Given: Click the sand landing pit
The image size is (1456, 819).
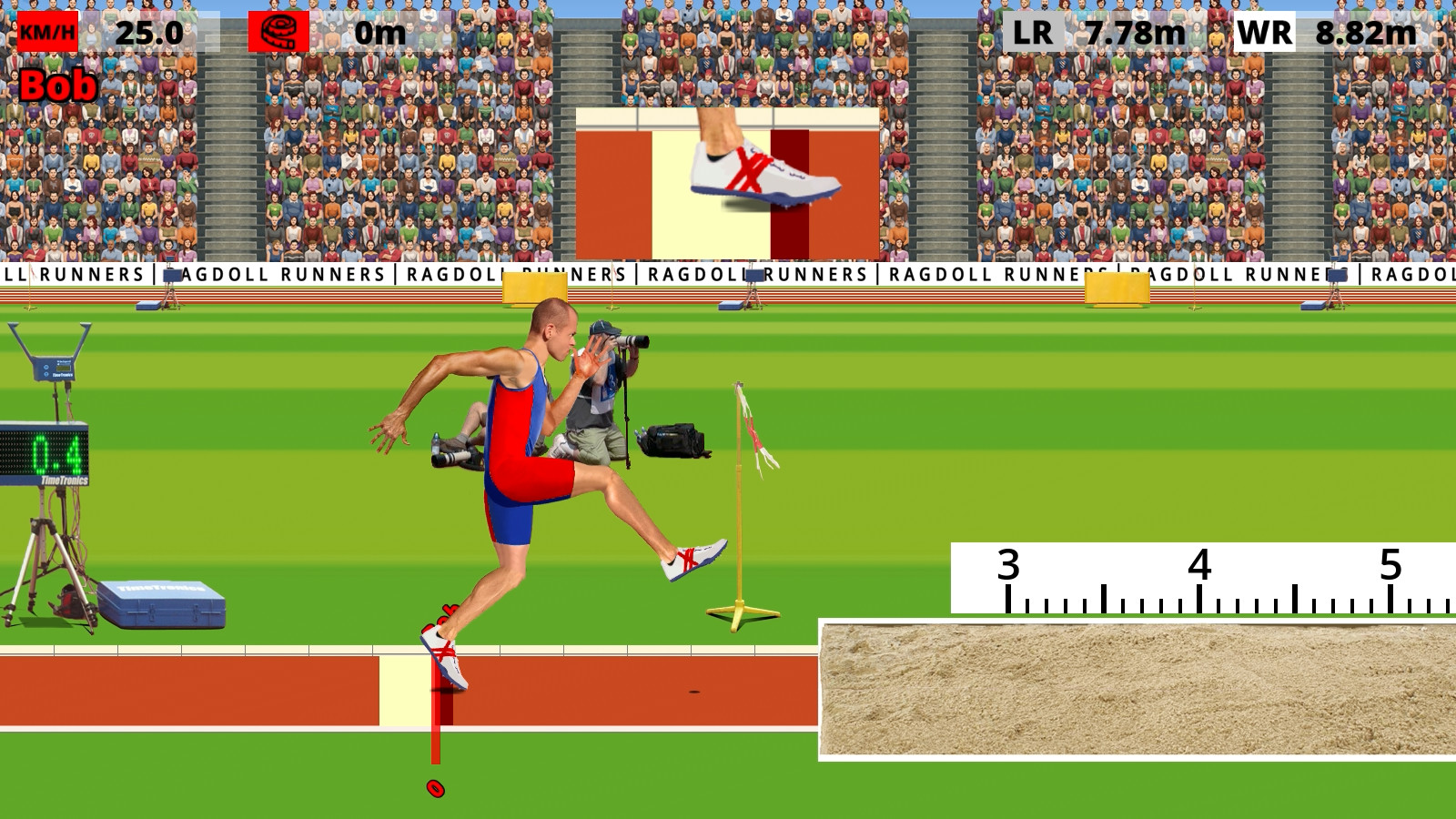Looking at the screenshot, I should (1137, 692).
